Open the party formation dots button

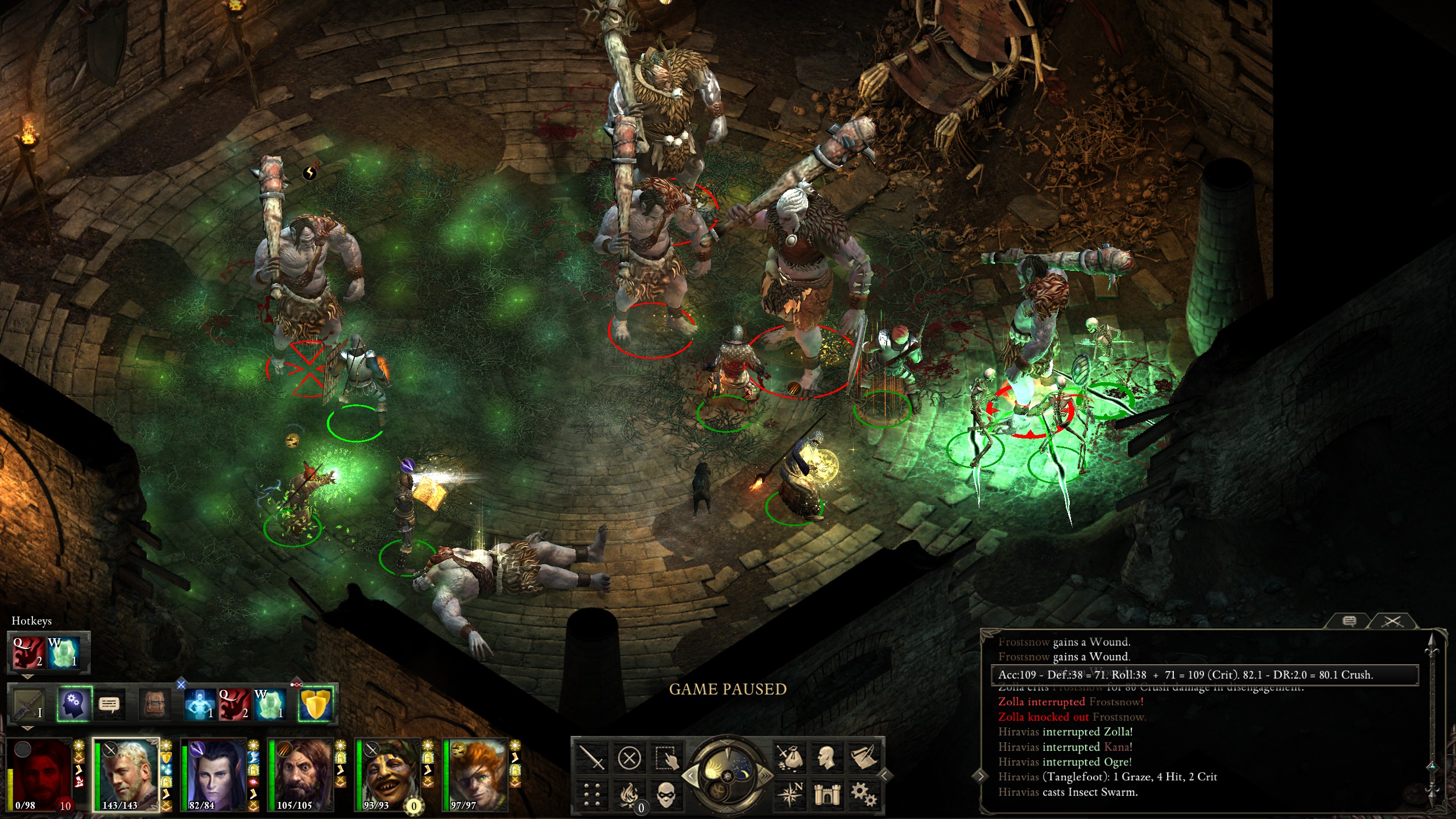591,795
